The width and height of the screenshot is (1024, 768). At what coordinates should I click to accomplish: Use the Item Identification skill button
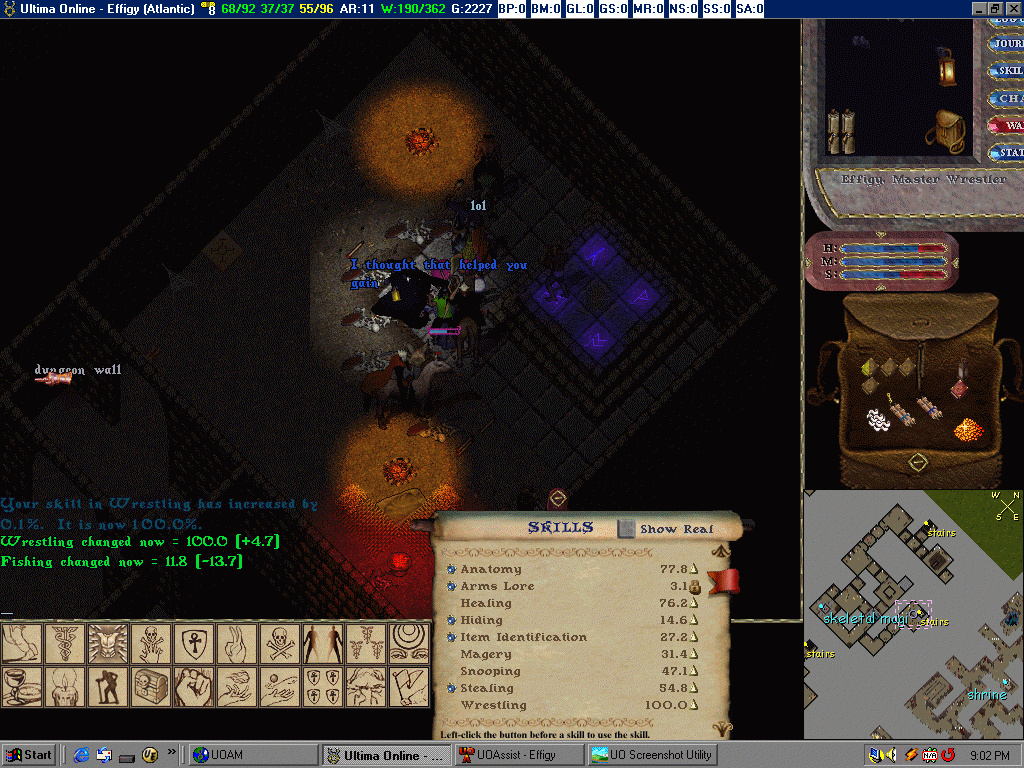click(452, 638)
